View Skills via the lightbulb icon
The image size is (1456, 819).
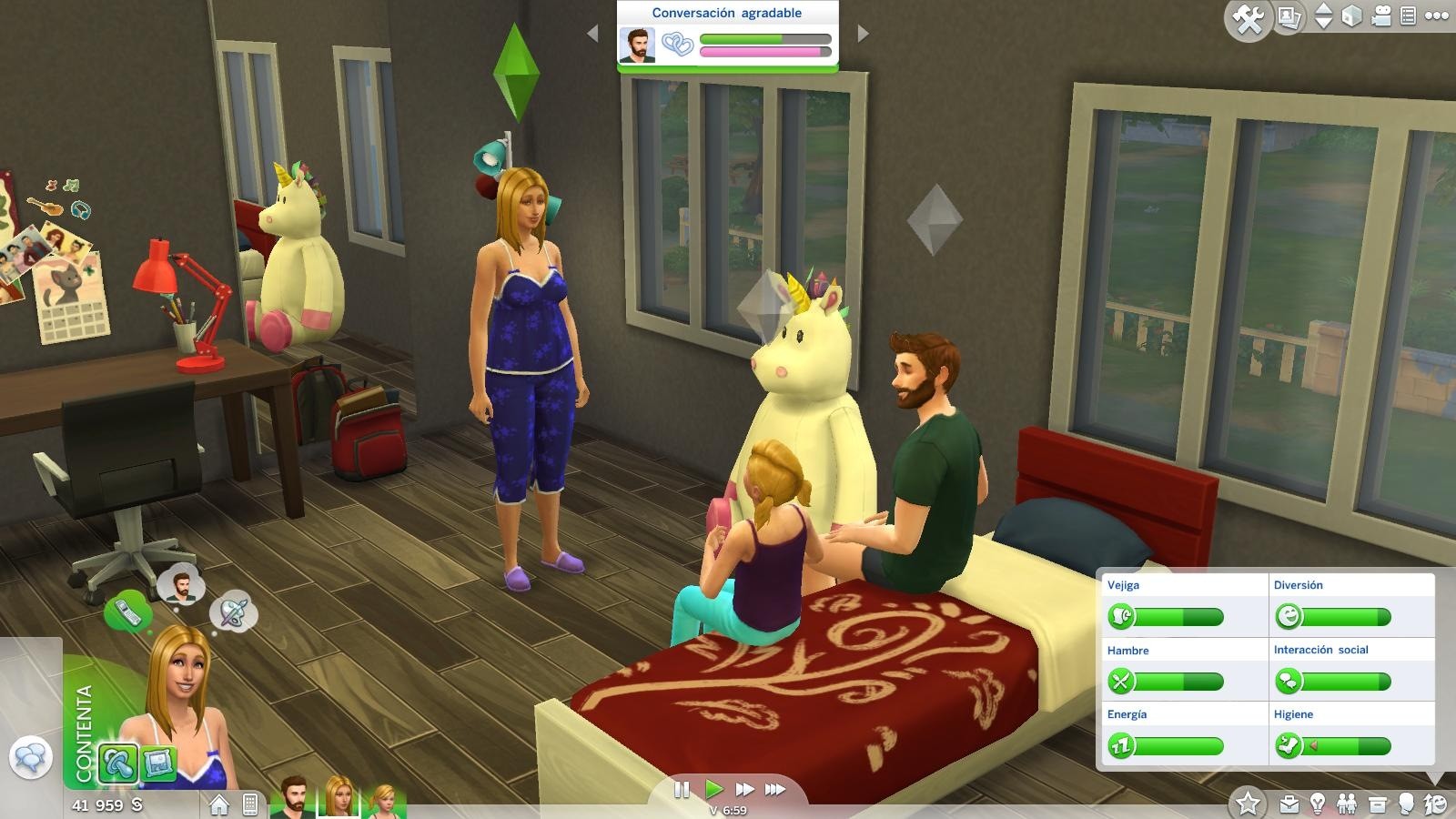tap(1318, 803)
